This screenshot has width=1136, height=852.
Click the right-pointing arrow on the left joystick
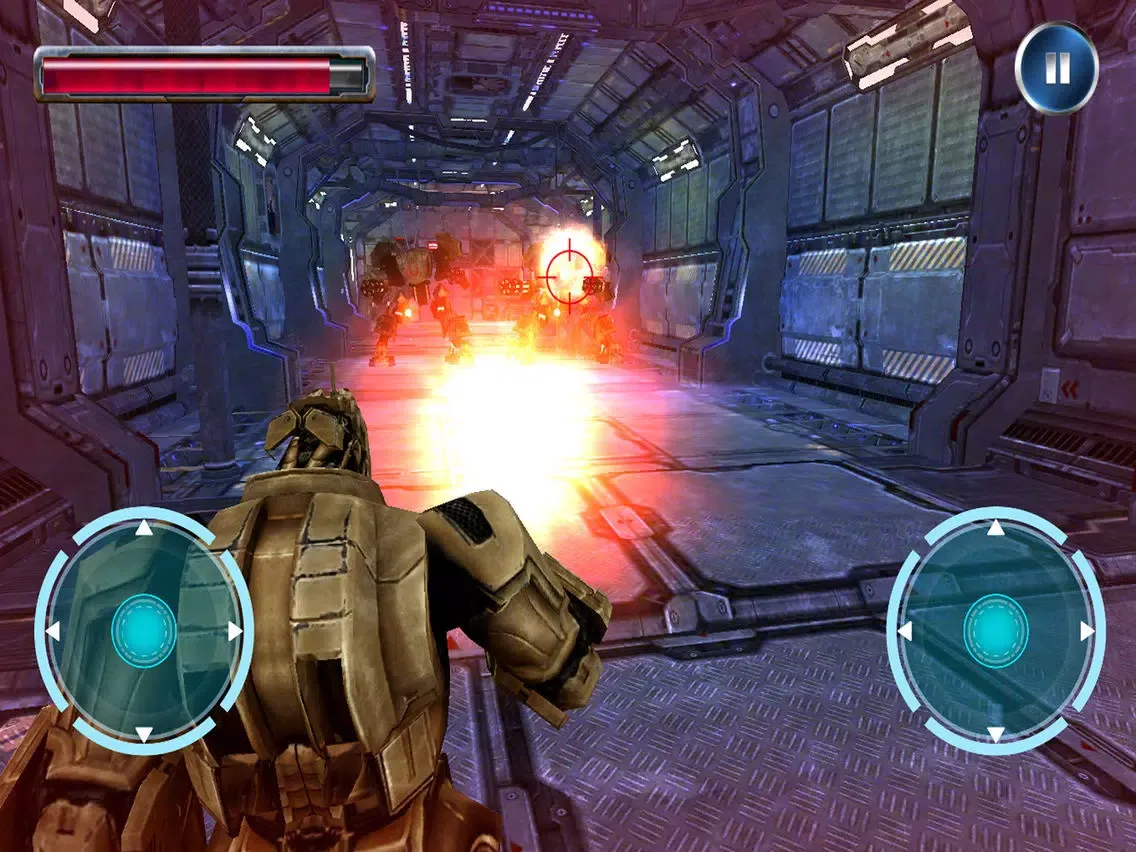[236, 631]
